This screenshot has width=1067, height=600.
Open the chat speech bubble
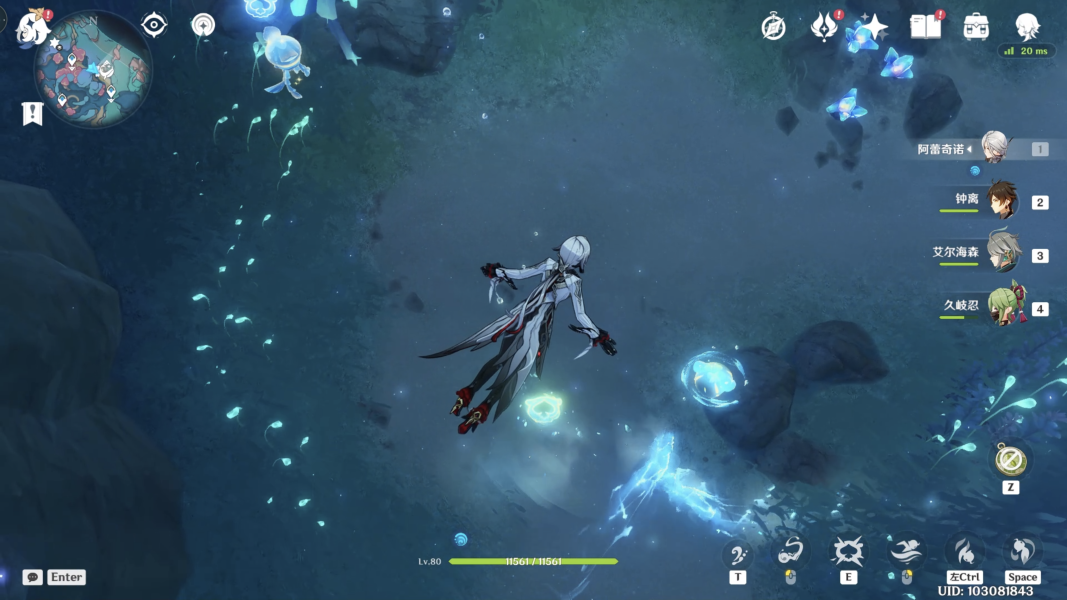point(33,577)
